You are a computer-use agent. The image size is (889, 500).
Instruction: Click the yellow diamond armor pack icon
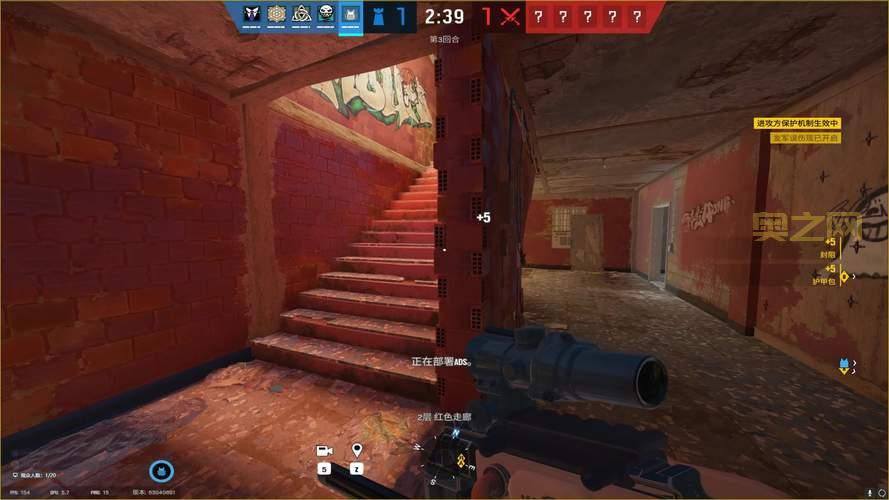pos(845,277)
